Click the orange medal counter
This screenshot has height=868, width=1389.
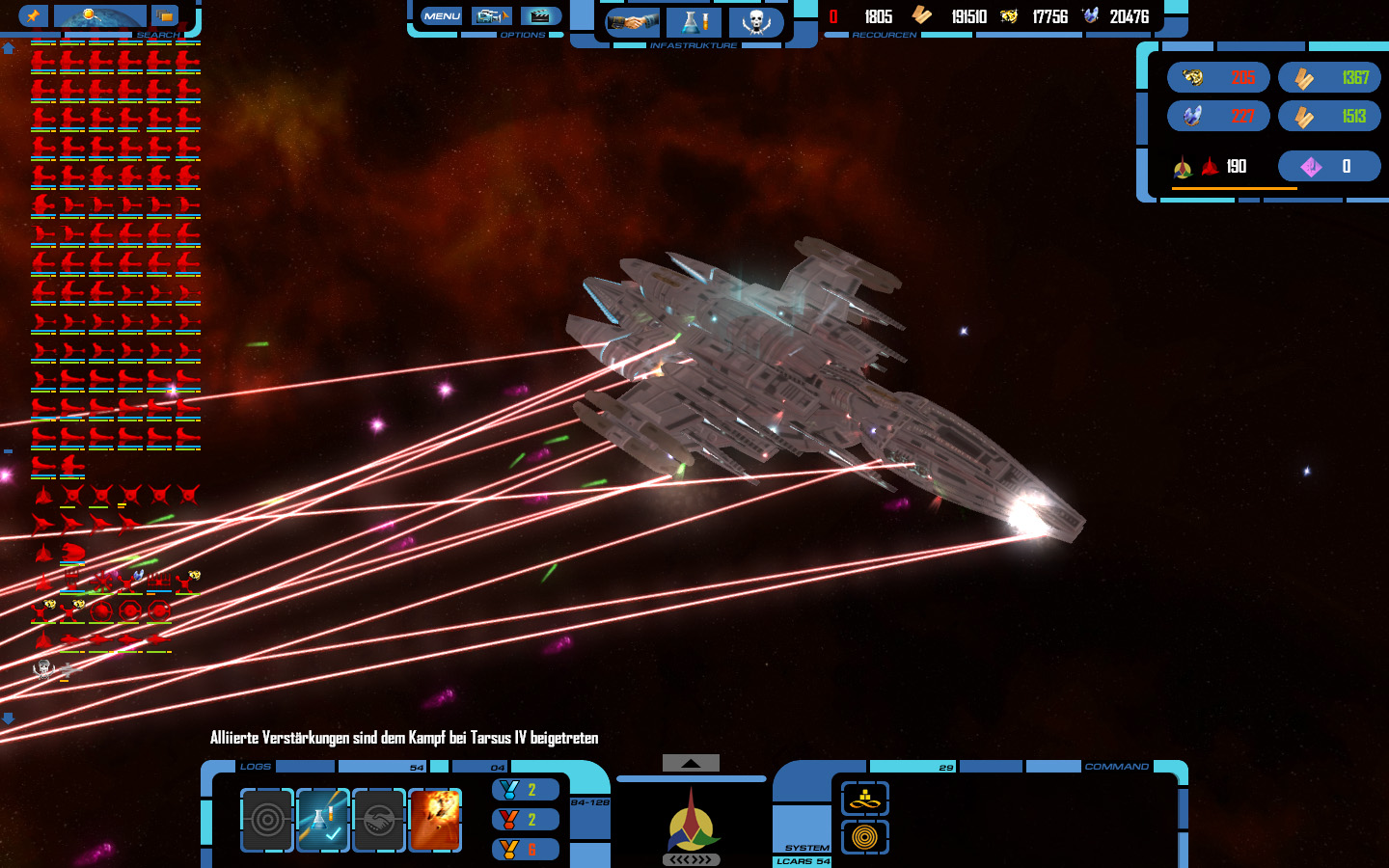526,850
